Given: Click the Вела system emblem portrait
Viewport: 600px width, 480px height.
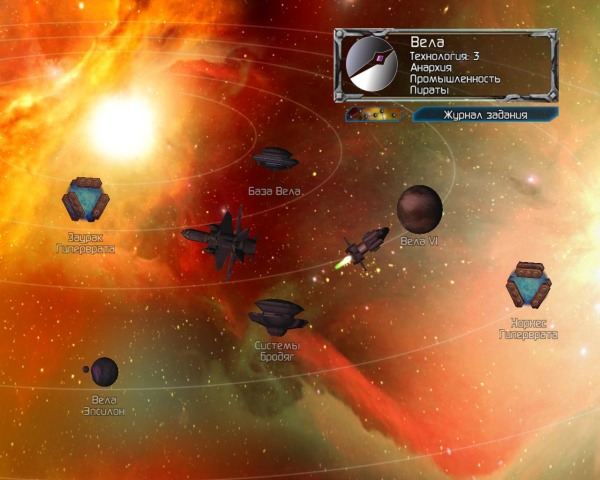Looking at the screenshot, I should 372,65.
